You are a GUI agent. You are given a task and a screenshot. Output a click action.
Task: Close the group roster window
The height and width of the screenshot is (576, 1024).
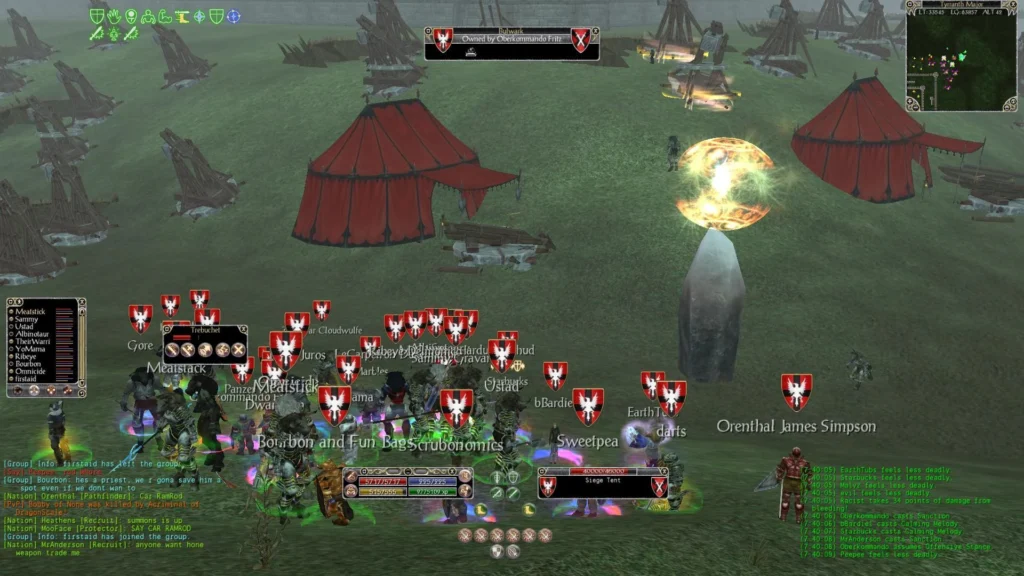pyautogui.click(x=81, y=302)
